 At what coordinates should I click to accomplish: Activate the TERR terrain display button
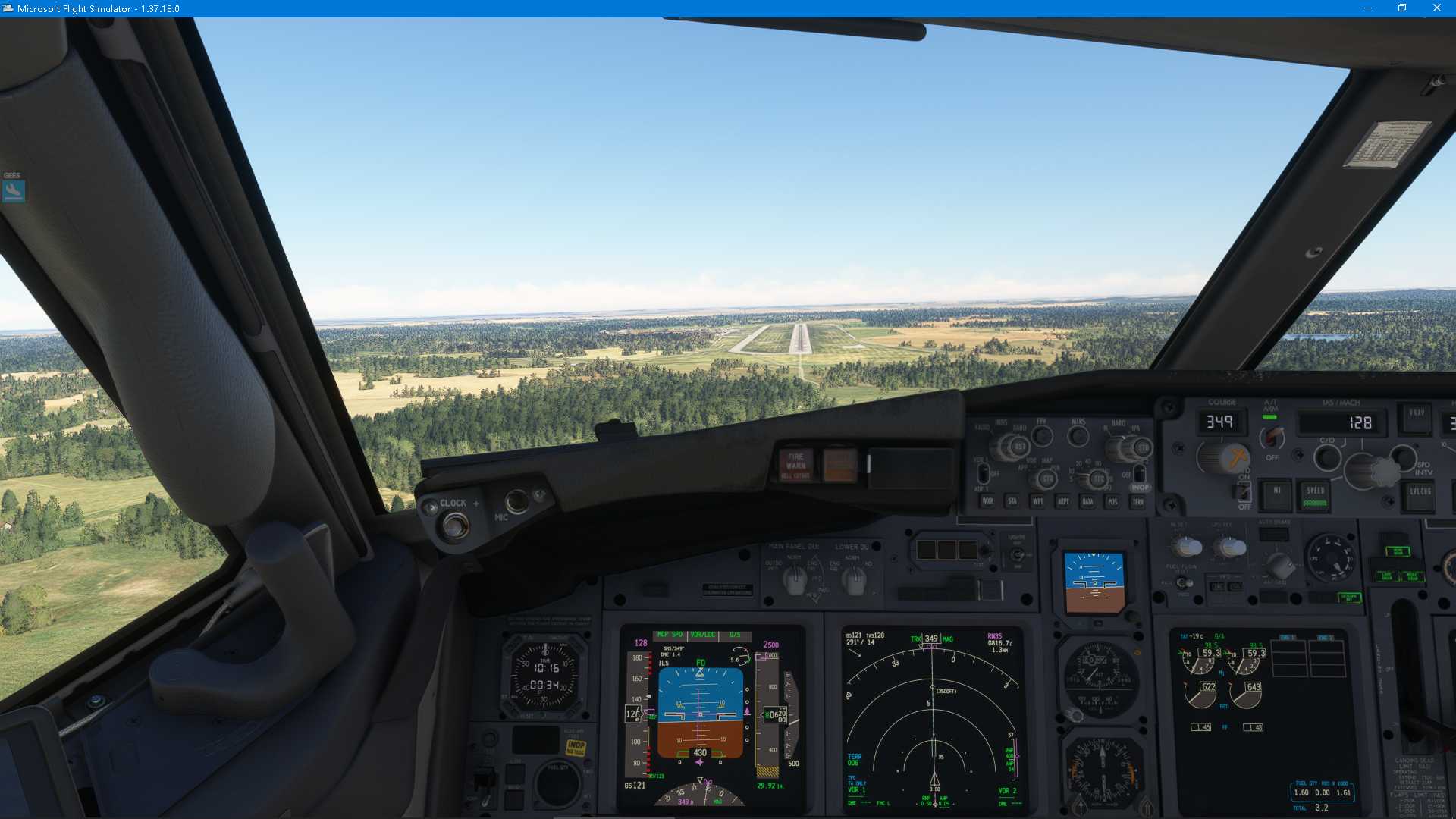[x=1138, y=503]
